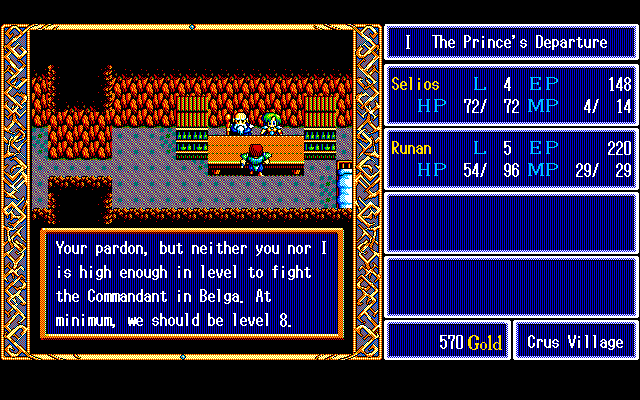Image resolution: width=640 pixels, height=400 pixels.
Task: Select Selios's party status panel
Action: 511,94
